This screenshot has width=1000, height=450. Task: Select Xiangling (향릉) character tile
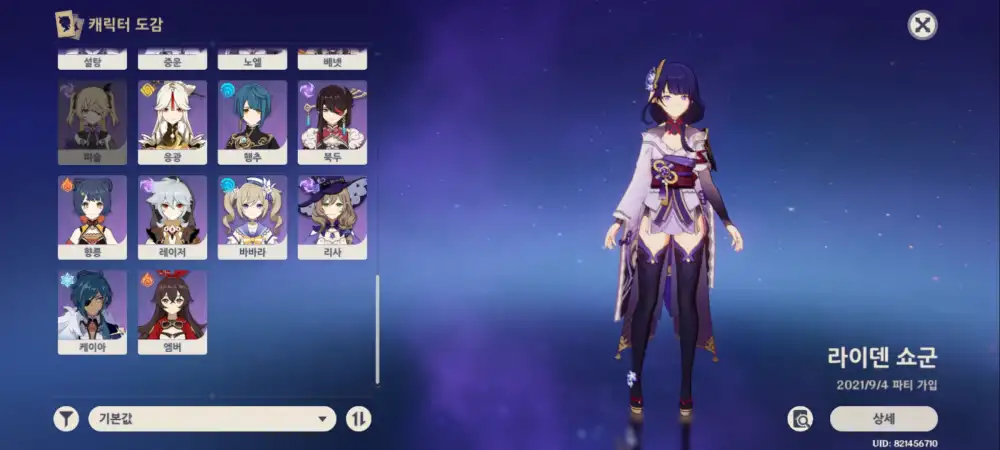(92, 216)
